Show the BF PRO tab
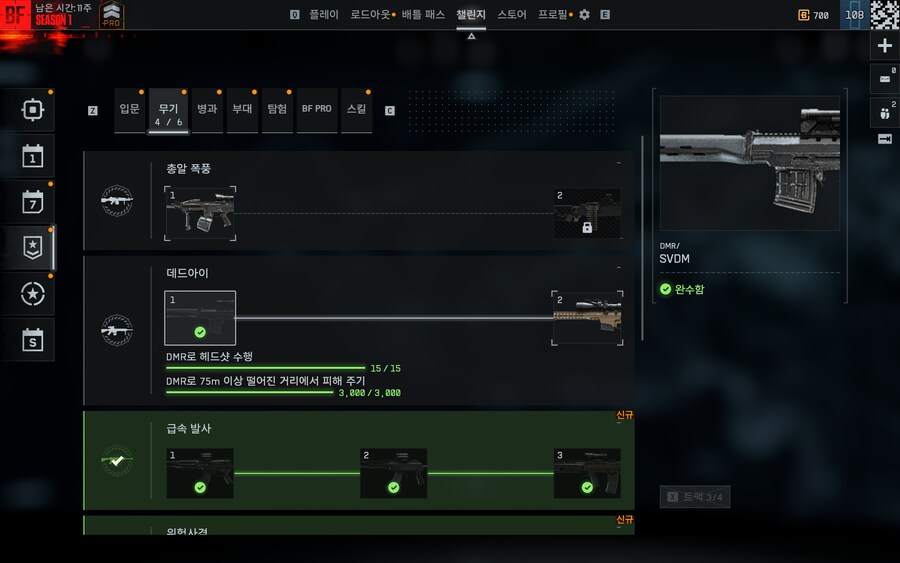This screenshot has width=900, height=563. coord(316,109)
